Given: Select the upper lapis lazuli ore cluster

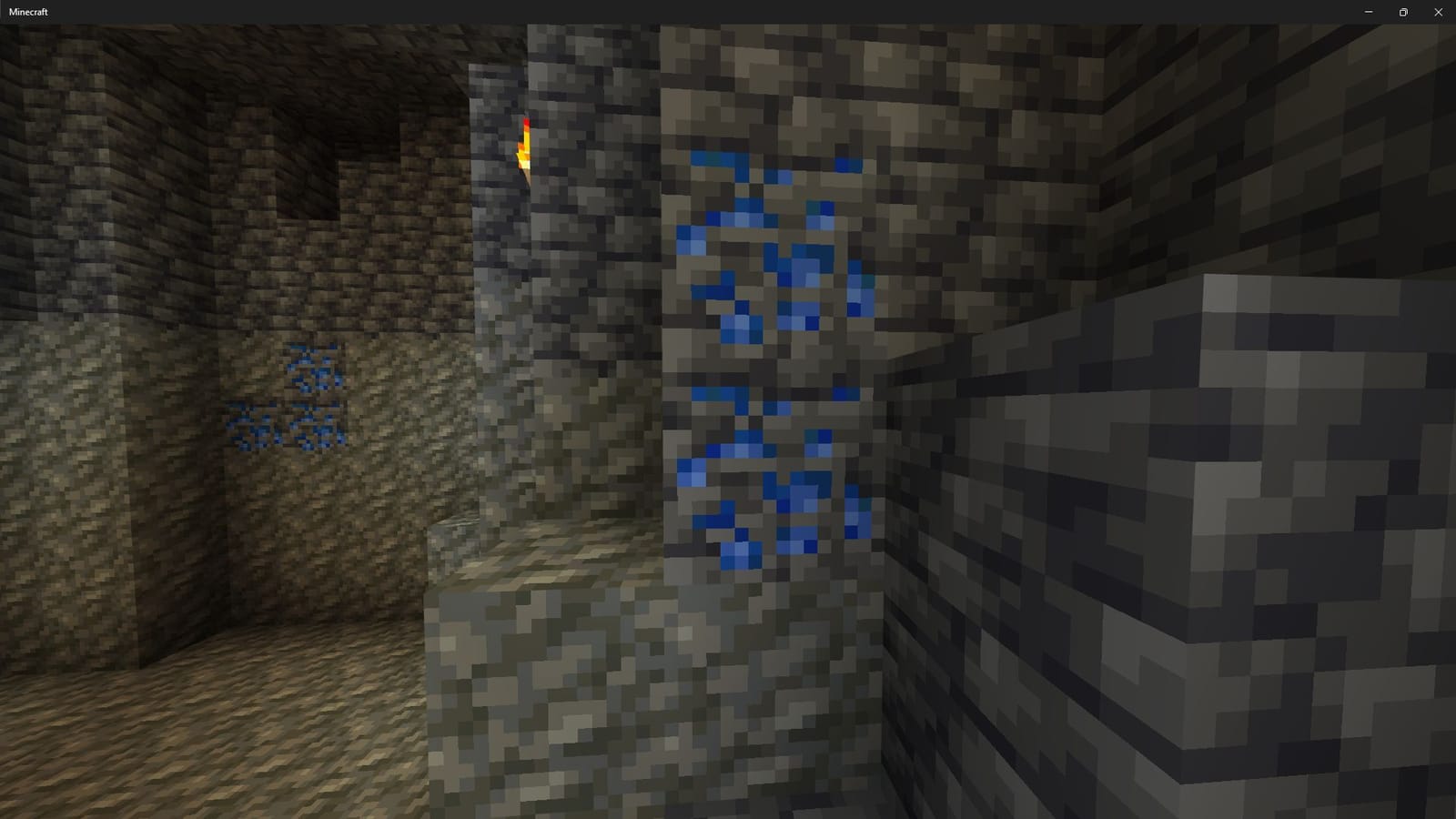Looking at the screenshot, I should [x=773, y=255].
